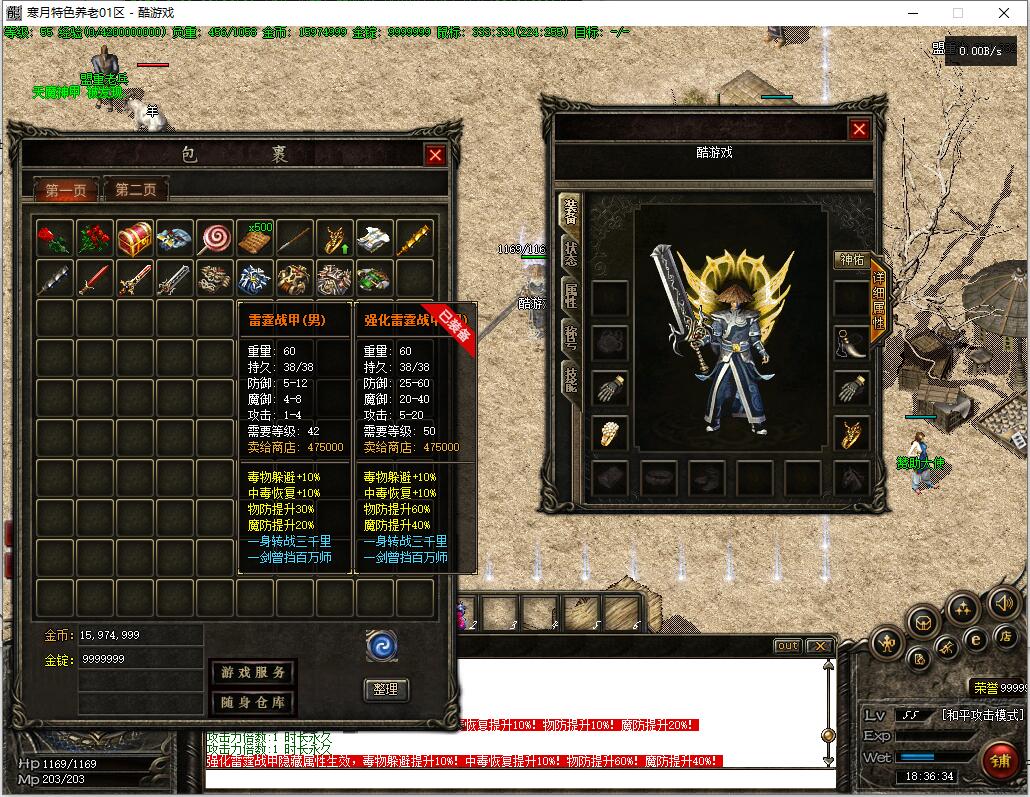Click the 整理 sort inventory button
This screenshot has height=797, width=1030.
[385, 689]
